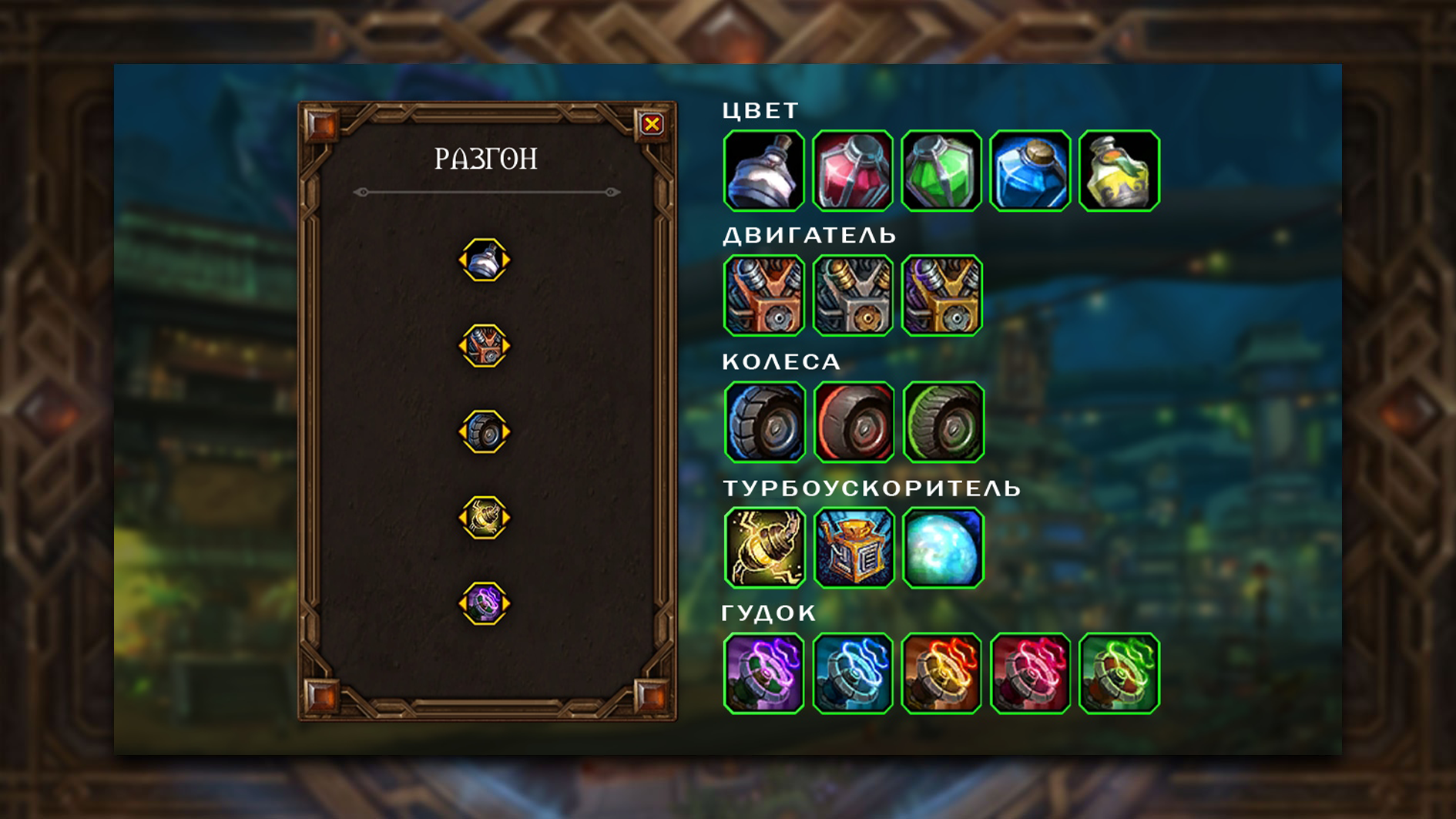Pick the green horn
The width and height of the screenshot is (1456, 819).
(x=1119, y=673)
